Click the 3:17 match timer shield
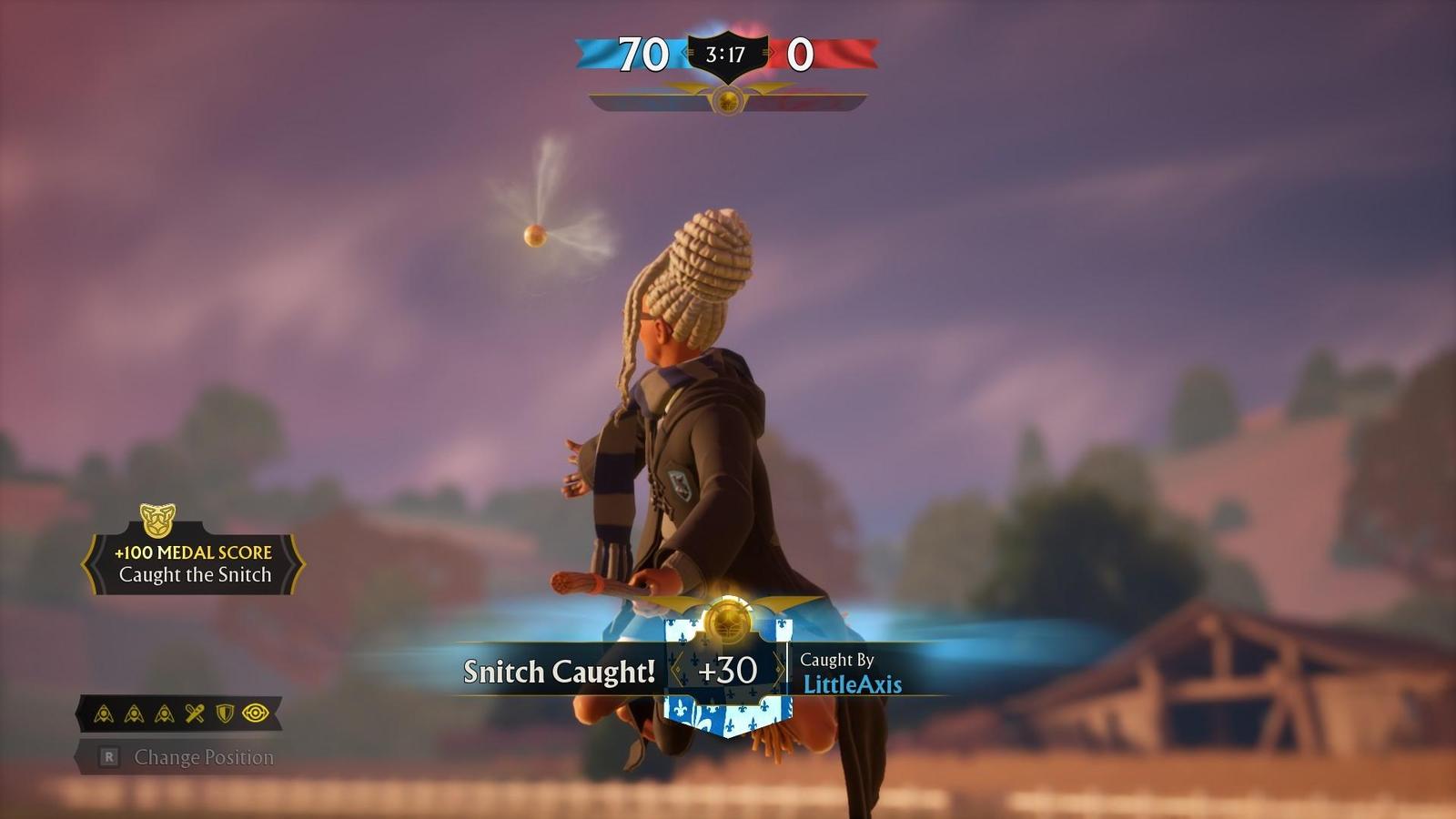Viewport: 1456px width, 819px height. coord(727,52)
